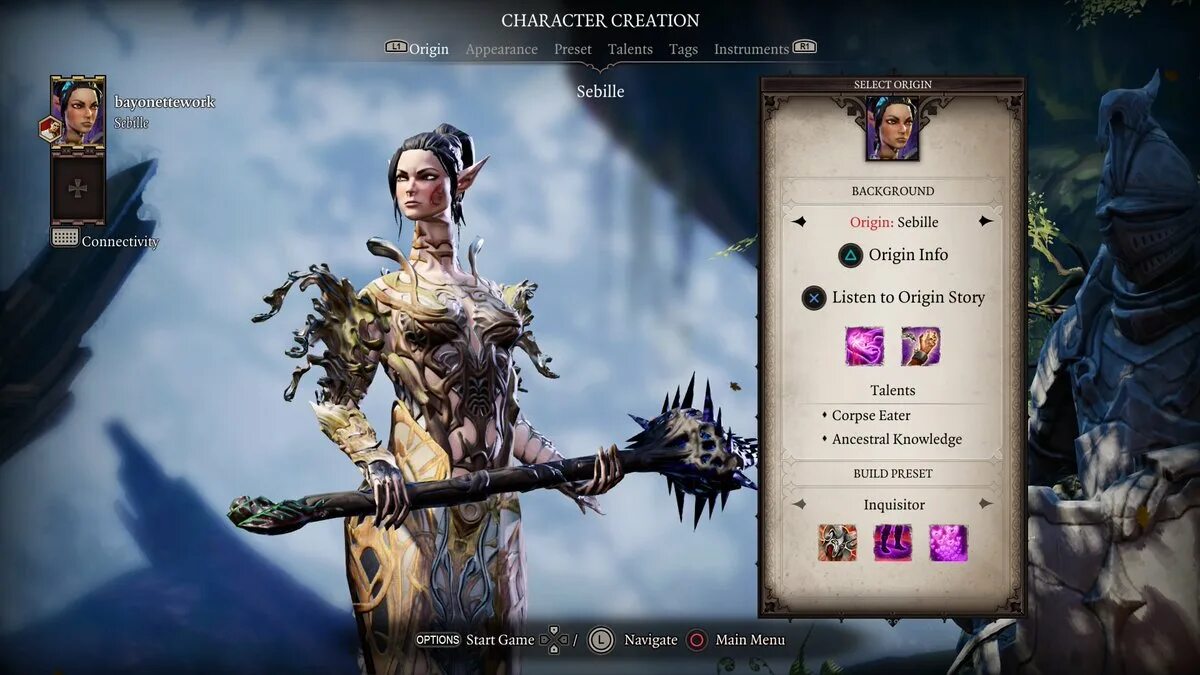The width and height of the screenshot is (1200, 675).
Task: Select the Corpse Eater talent
Action: [871, 415]
